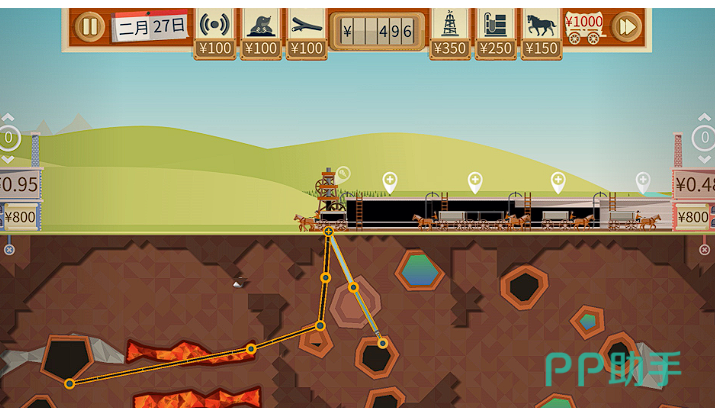Image resolution: width=715 pixels, height=408 pixels.
Task: Close the left company's pipe valve
Action: (x=9, y=249)
